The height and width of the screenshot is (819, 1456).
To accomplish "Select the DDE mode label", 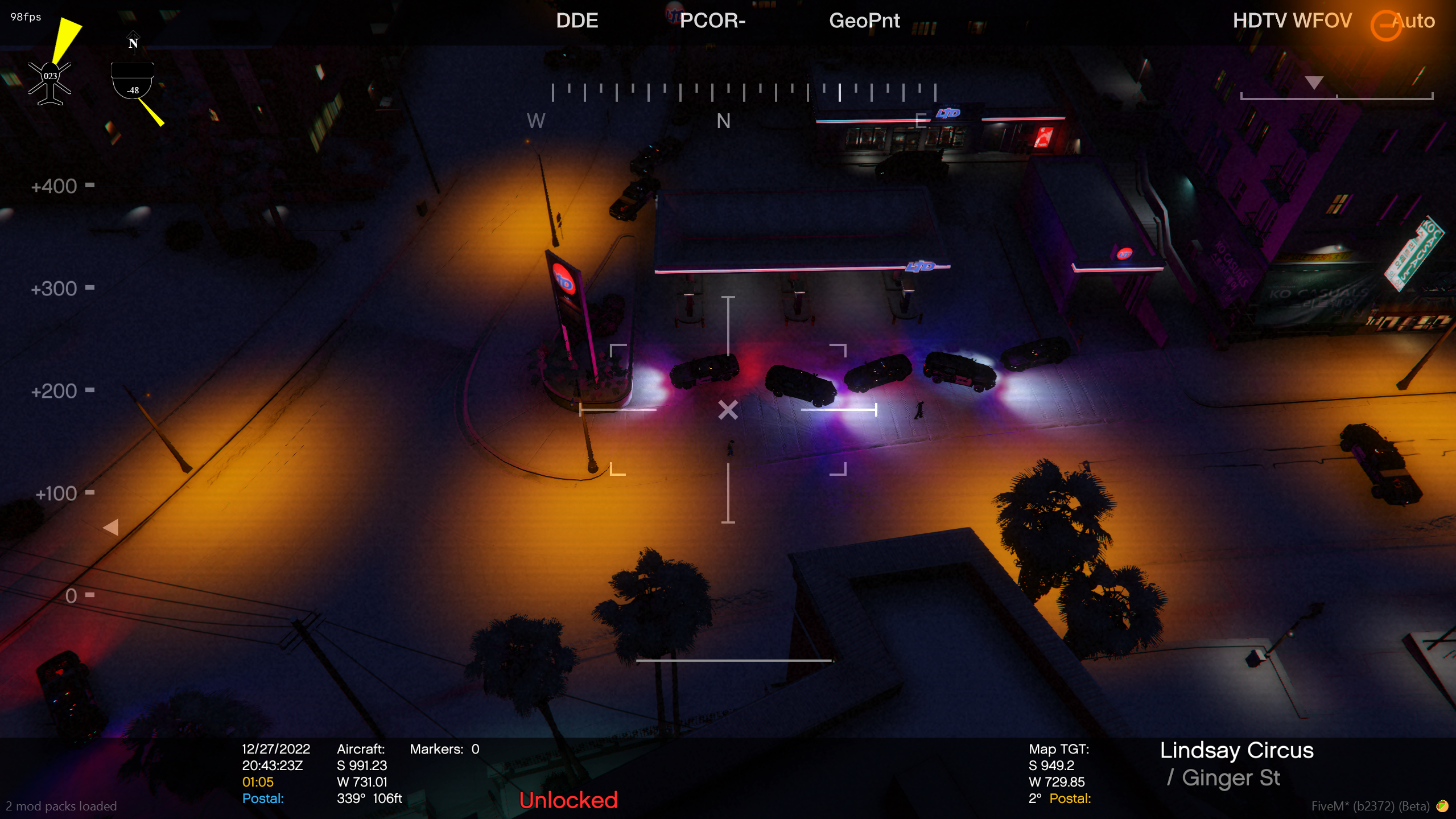I will [576, 21].
